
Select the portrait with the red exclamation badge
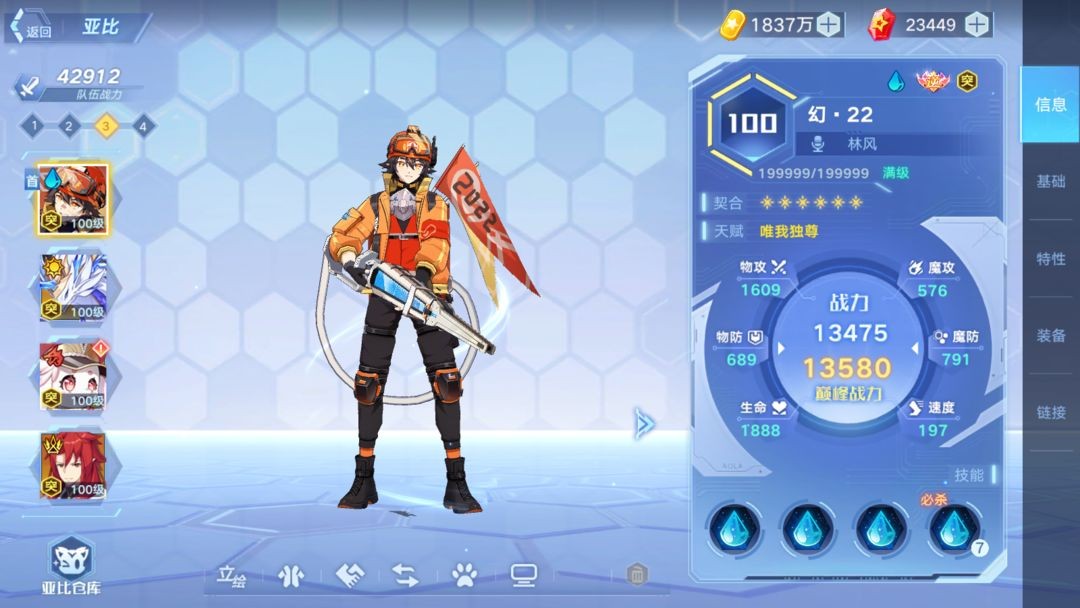[x=73, y=376]
